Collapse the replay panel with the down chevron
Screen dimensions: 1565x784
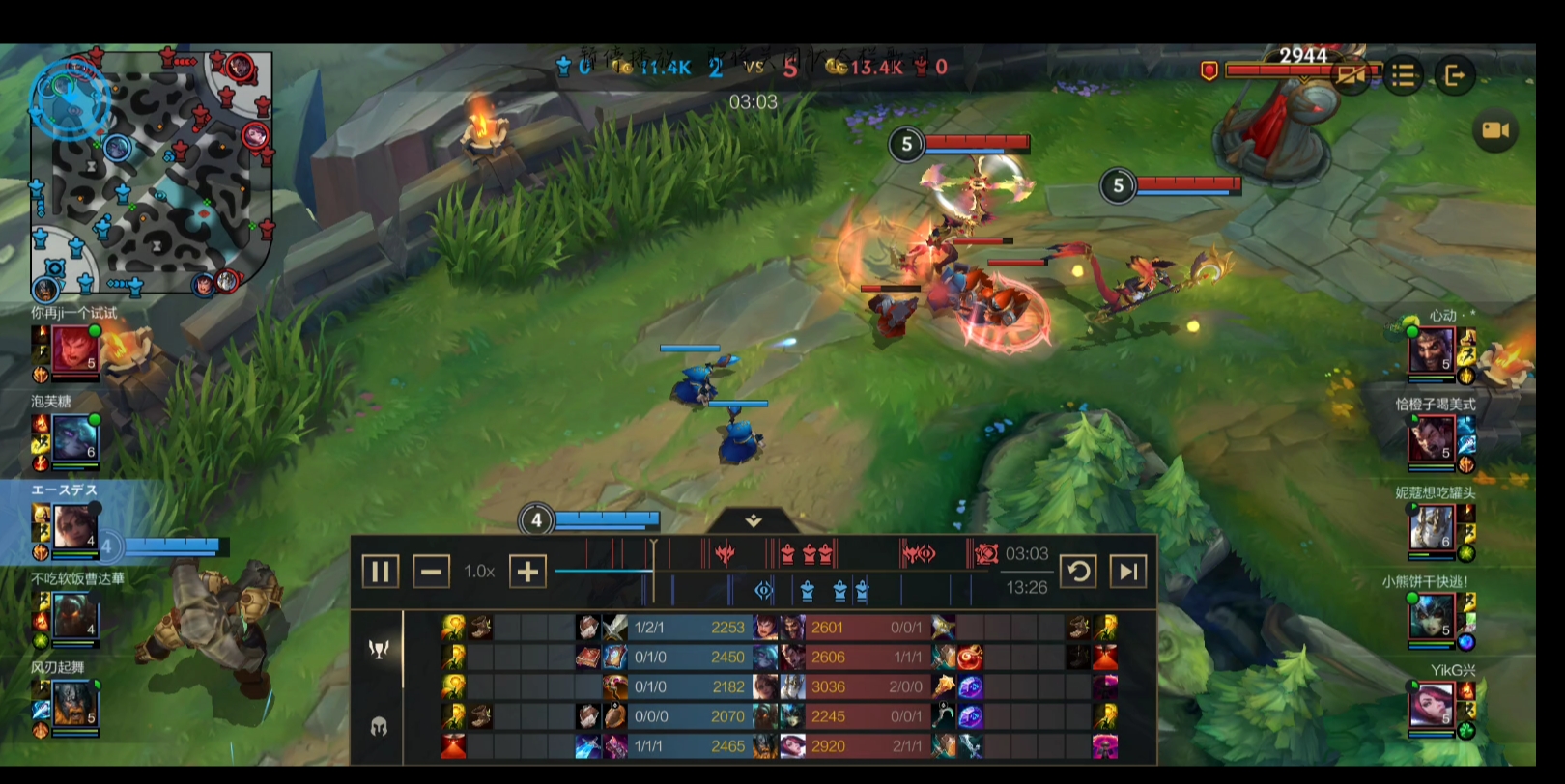tap(754, 521)
